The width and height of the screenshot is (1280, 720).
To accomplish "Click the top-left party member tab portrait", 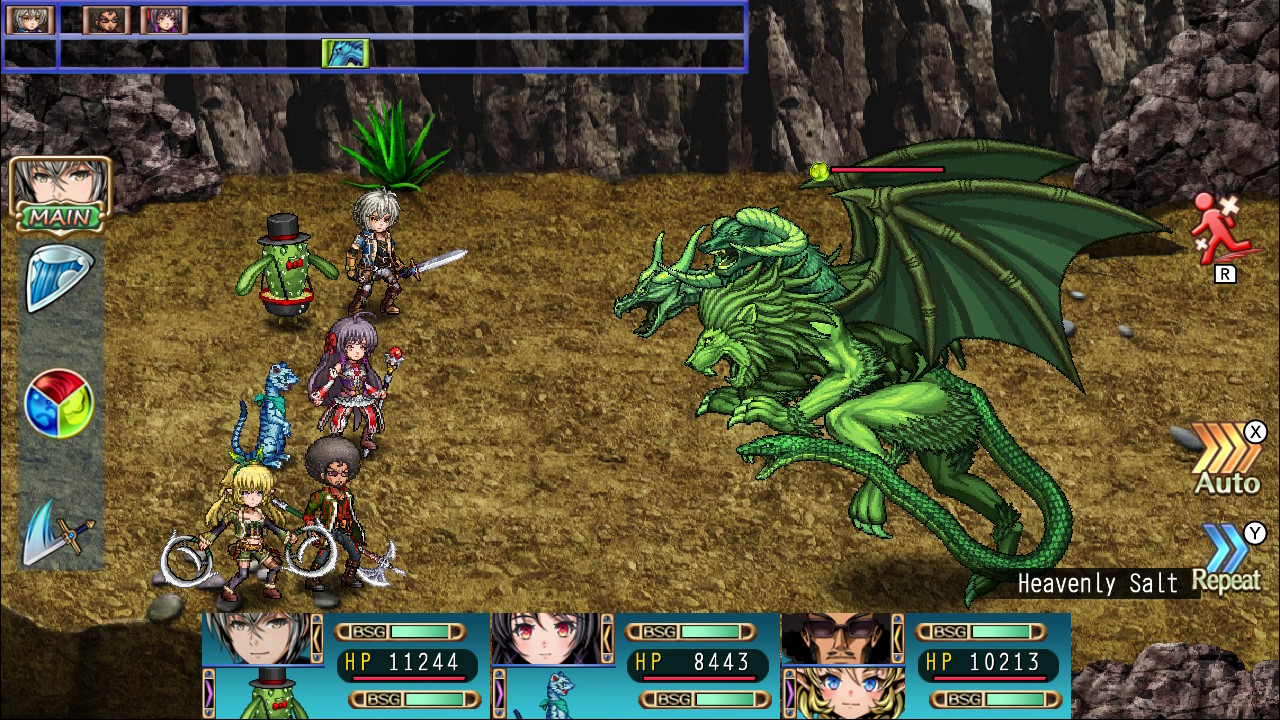I will [30, 18].
